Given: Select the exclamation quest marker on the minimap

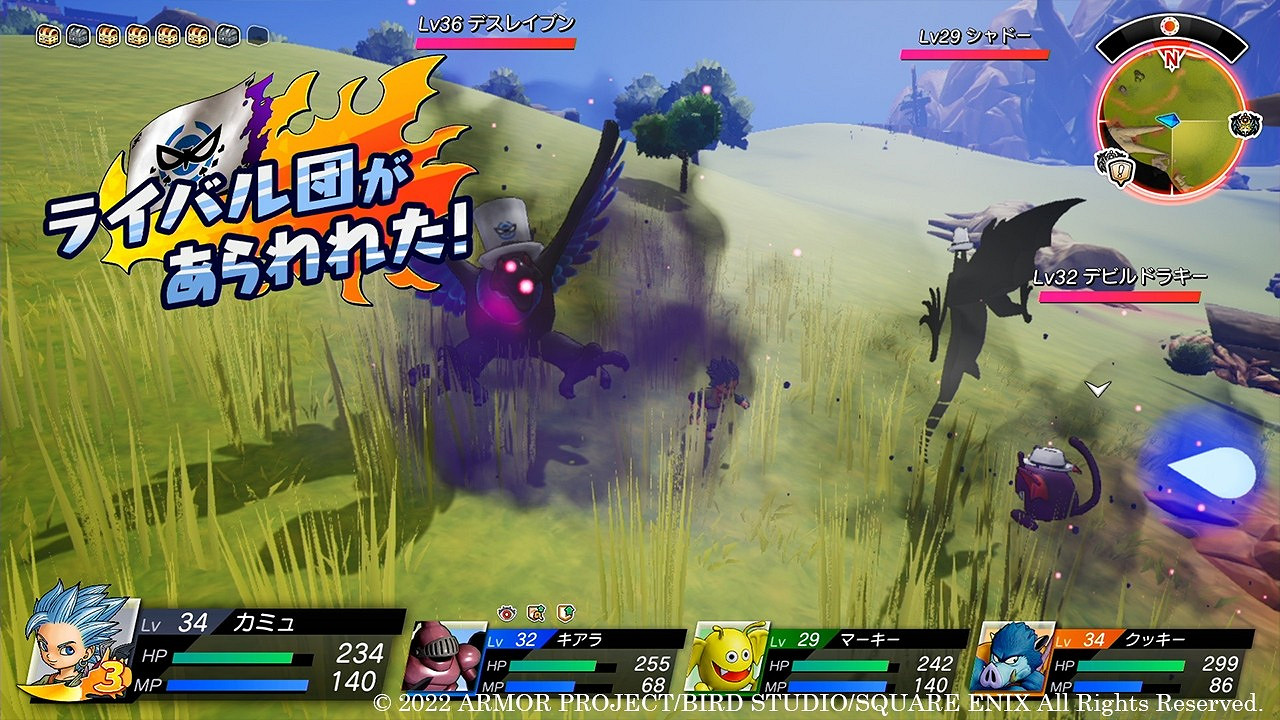Looking at the screenshot, I should click(1120, 169).
